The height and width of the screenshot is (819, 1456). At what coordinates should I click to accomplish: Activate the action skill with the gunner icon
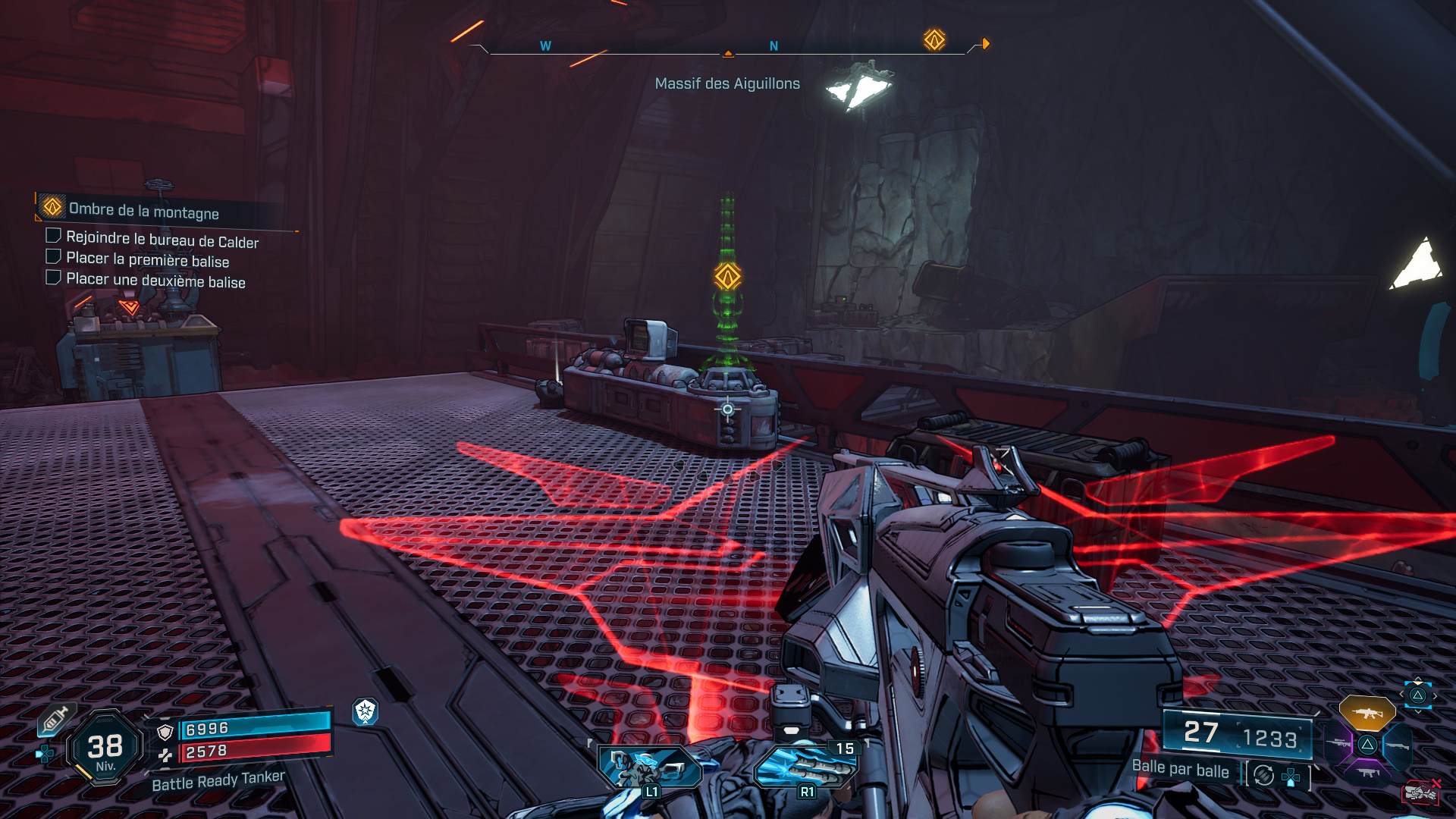[x=649, y=767]
